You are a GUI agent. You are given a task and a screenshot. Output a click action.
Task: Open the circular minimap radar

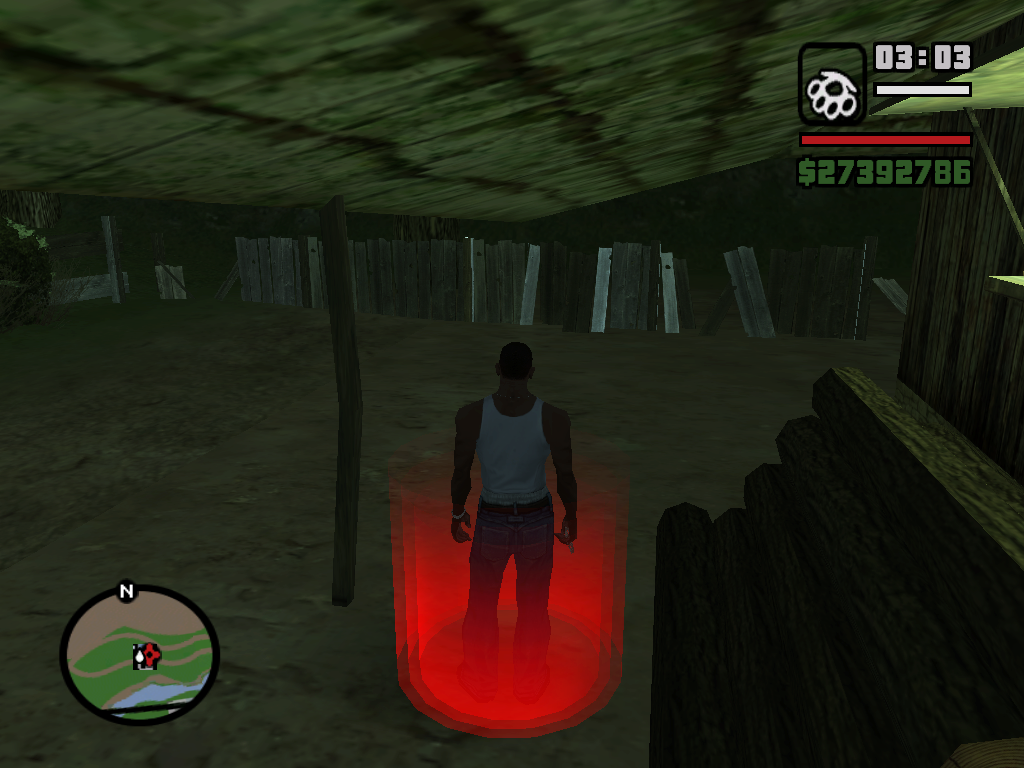139,653
